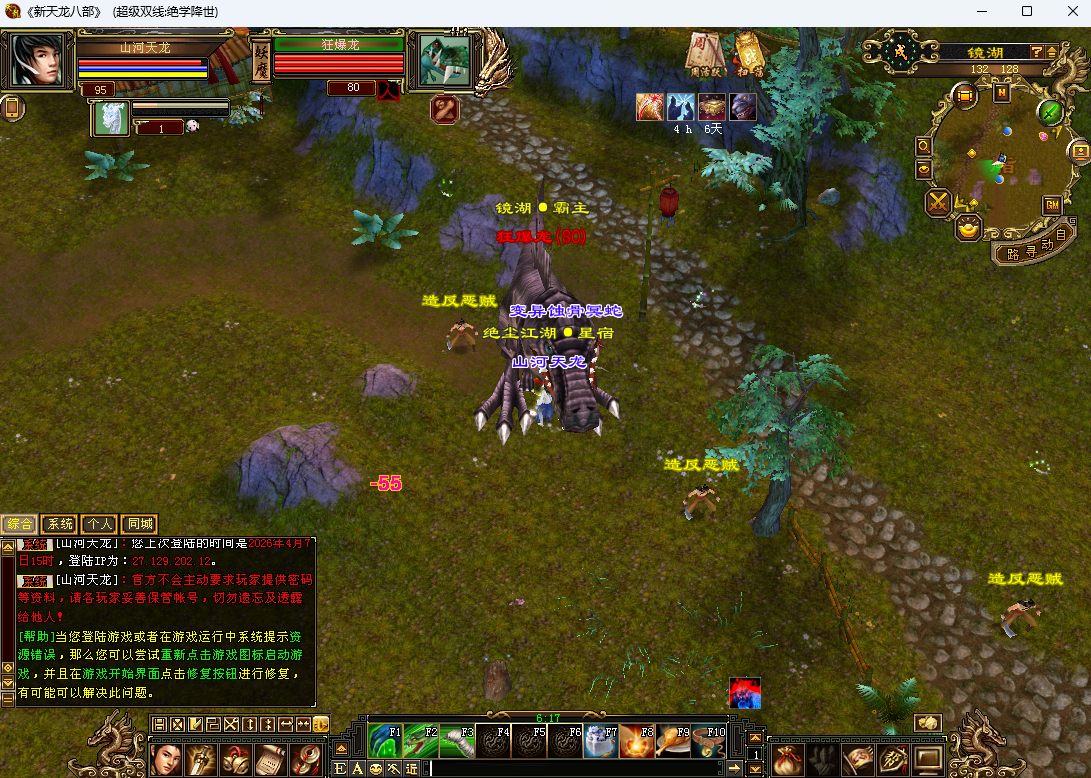Image resolution: width=1091 pixels, height=778 pixels.
Task: Click the player portrait of 山河天龙
Action: (38, 60)
